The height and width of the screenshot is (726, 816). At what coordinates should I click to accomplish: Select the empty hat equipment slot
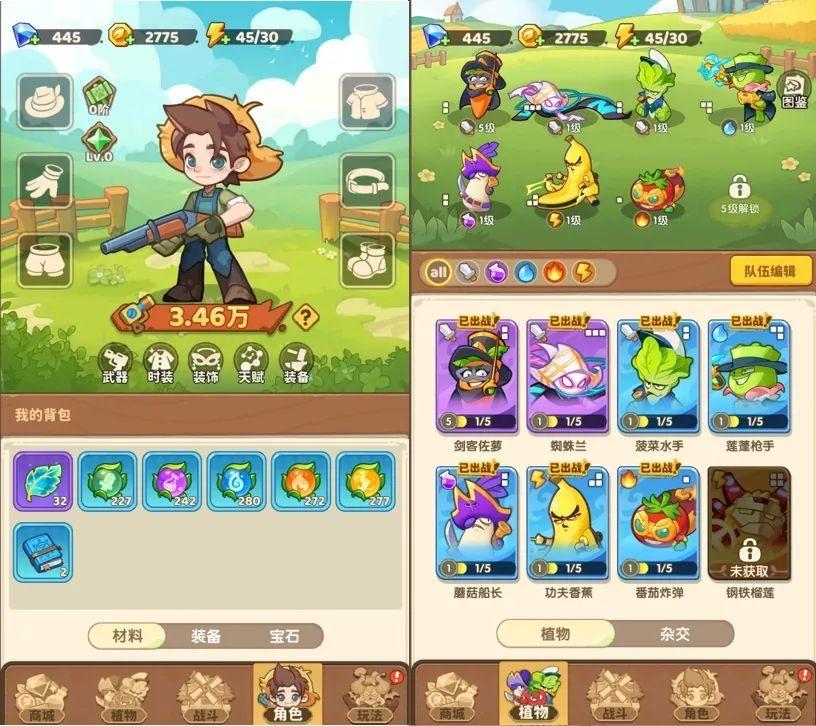(x=45, y=101)
